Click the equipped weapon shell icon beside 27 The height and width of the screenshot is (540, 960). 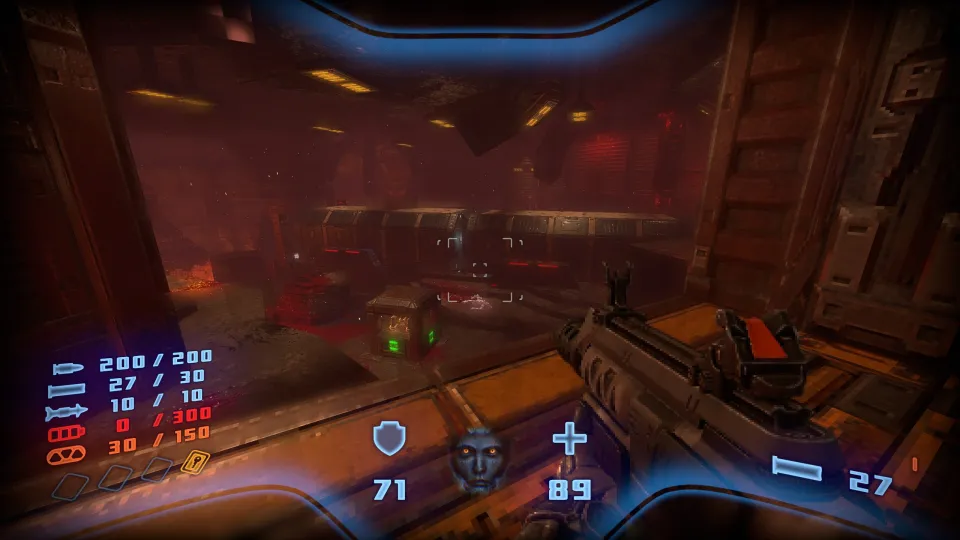coord(797,469)
